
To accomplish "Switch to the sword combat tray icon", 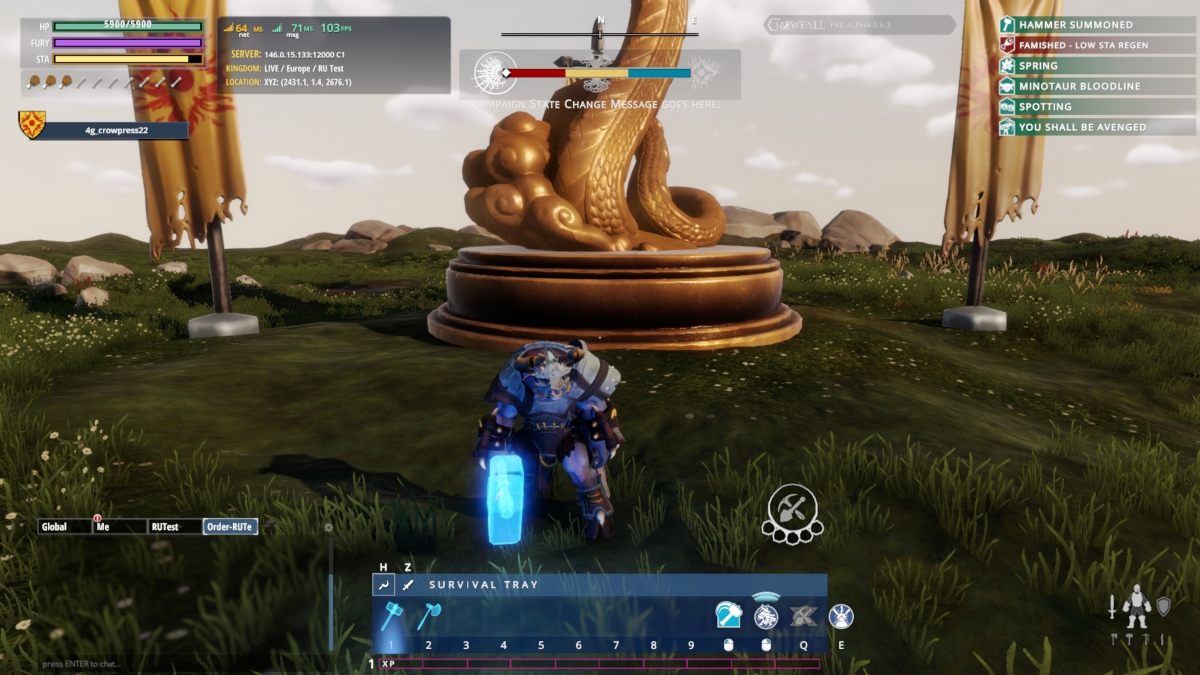I will pos(407,585).
